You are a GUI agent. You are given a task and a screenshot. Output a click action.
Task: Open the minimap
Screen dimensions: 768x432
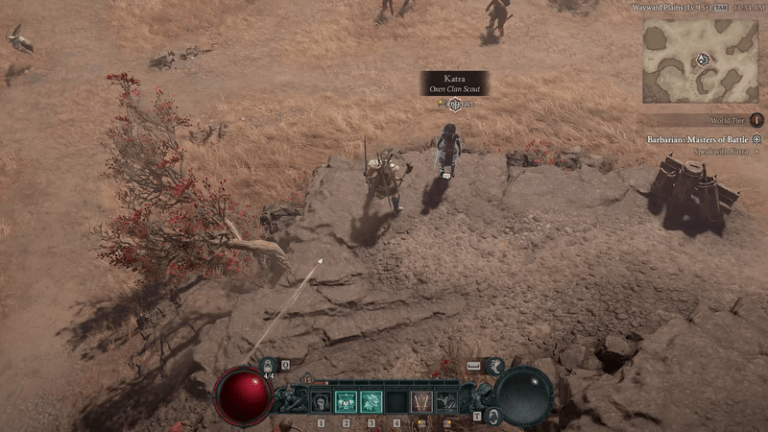coord(700,60)
